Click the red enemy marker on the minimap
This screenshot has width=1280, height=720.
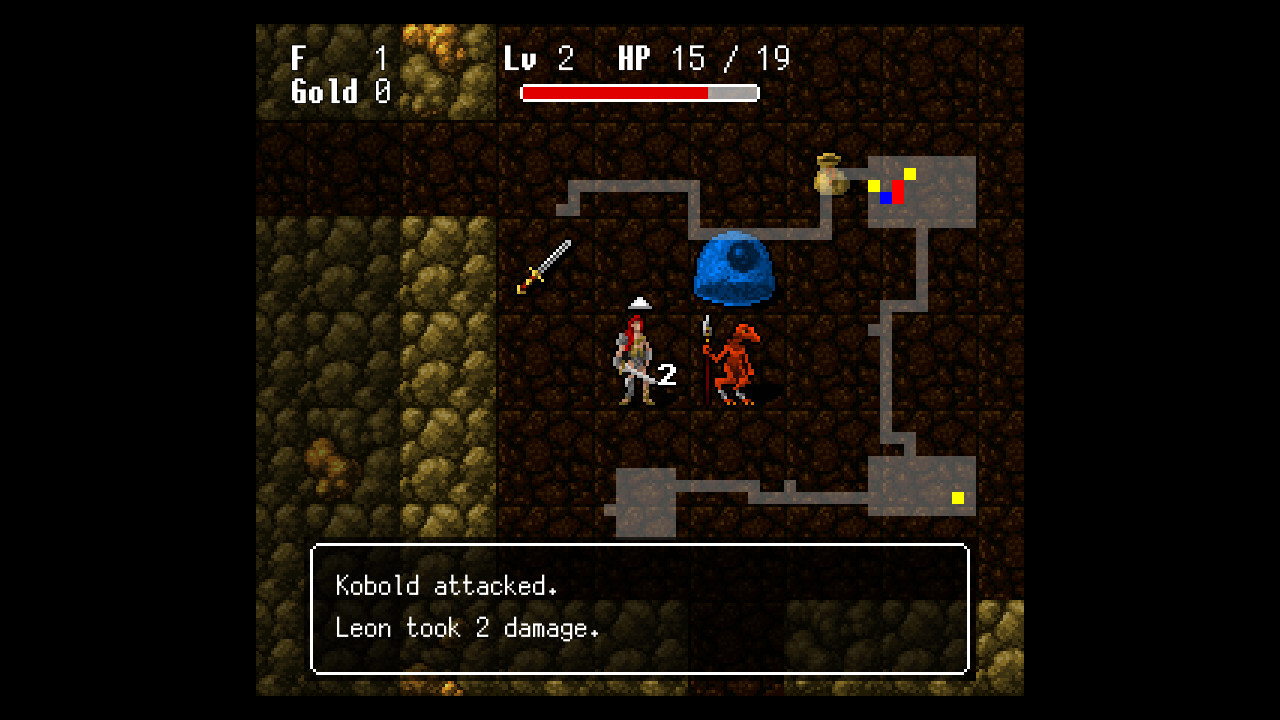tap(897, 192)
